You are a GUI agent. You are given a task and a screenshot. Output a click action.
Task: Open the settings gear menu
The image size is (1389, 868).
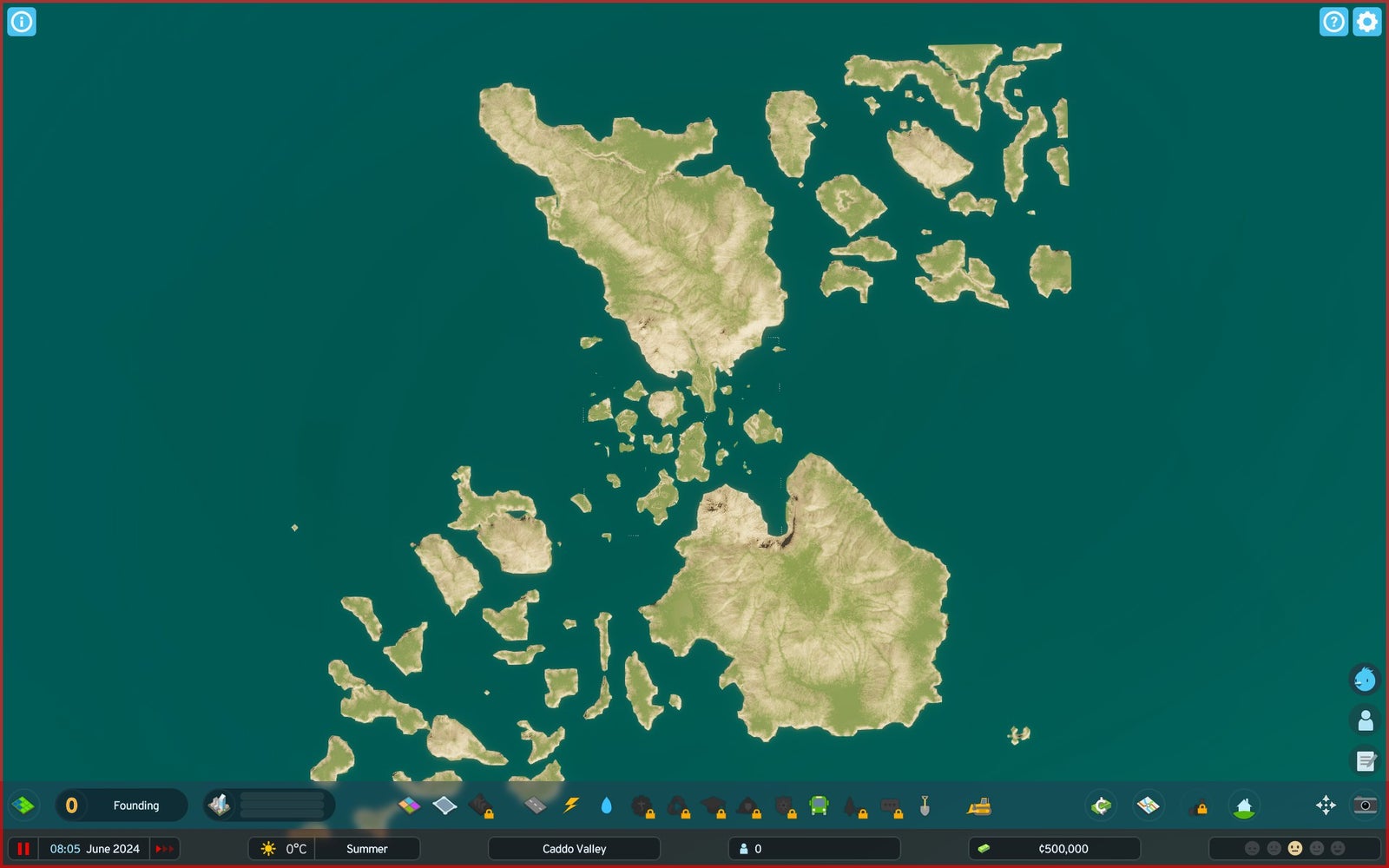pos(1366,22)
